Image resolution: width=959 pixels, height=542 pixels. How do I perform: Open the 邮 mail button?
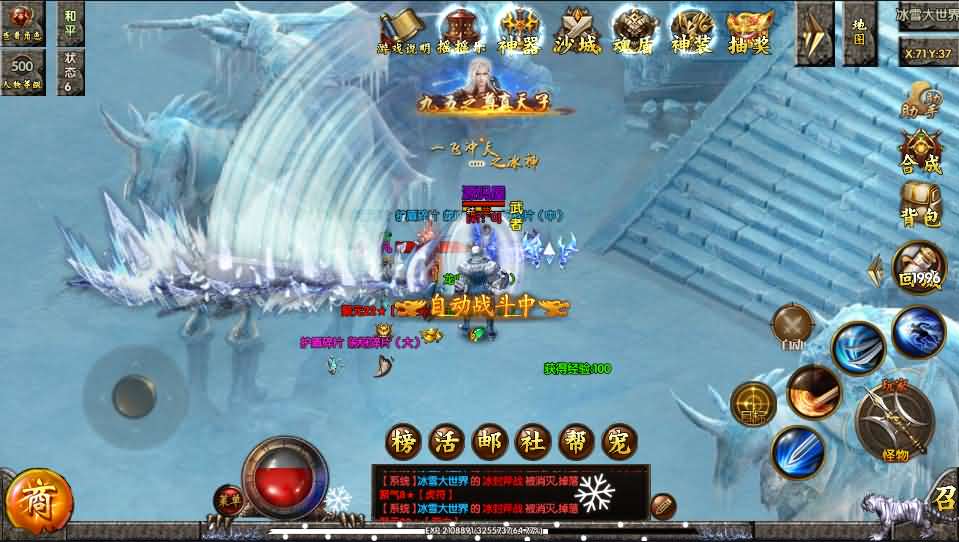488,441
